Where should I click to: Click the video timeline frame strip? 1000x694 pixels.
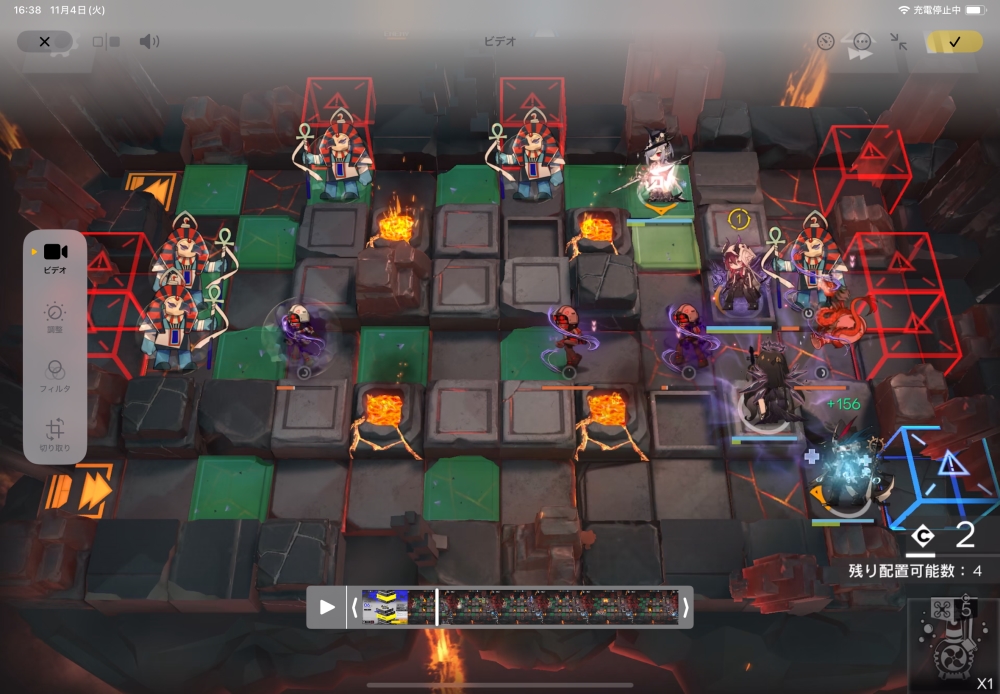520,607
